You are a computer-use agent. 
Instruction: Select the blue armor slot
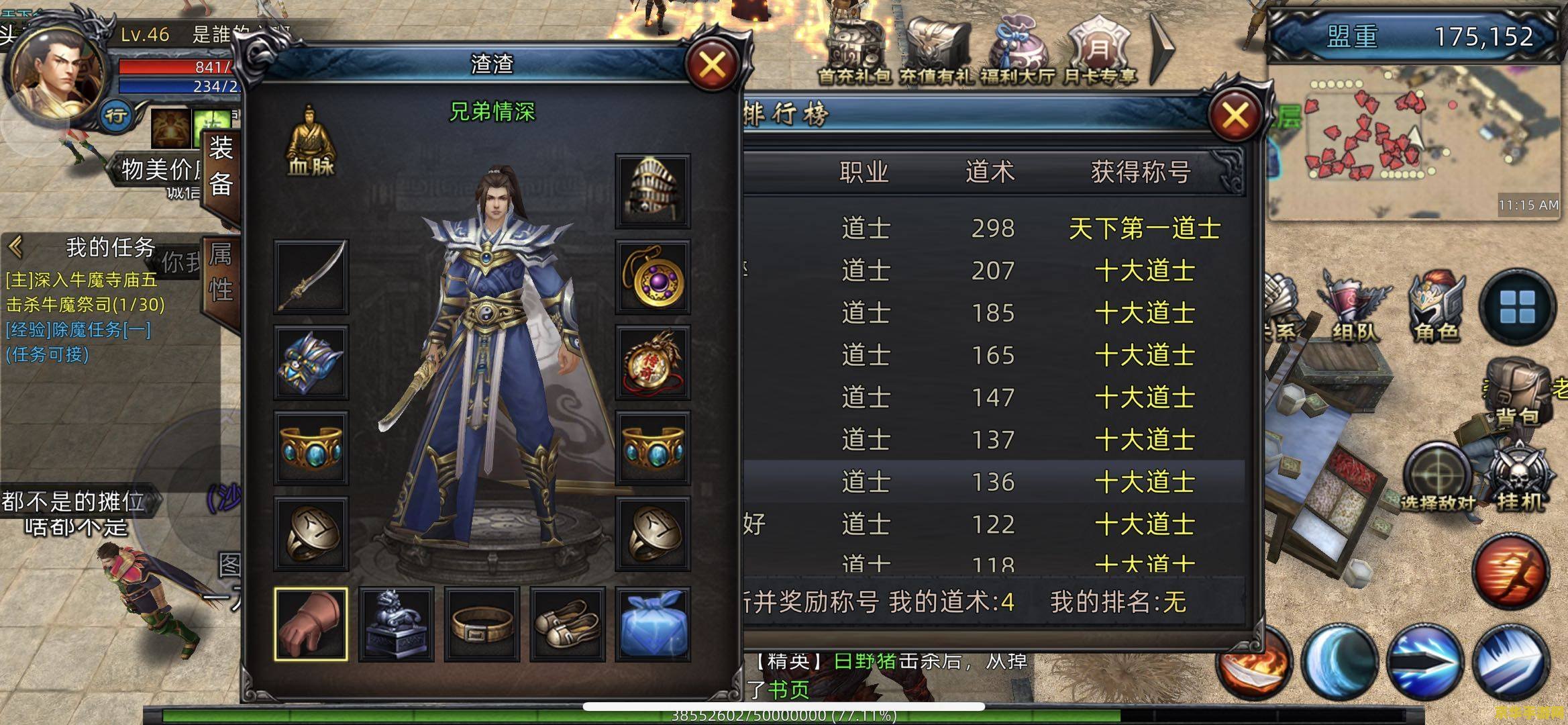click(x=311, y=362)
